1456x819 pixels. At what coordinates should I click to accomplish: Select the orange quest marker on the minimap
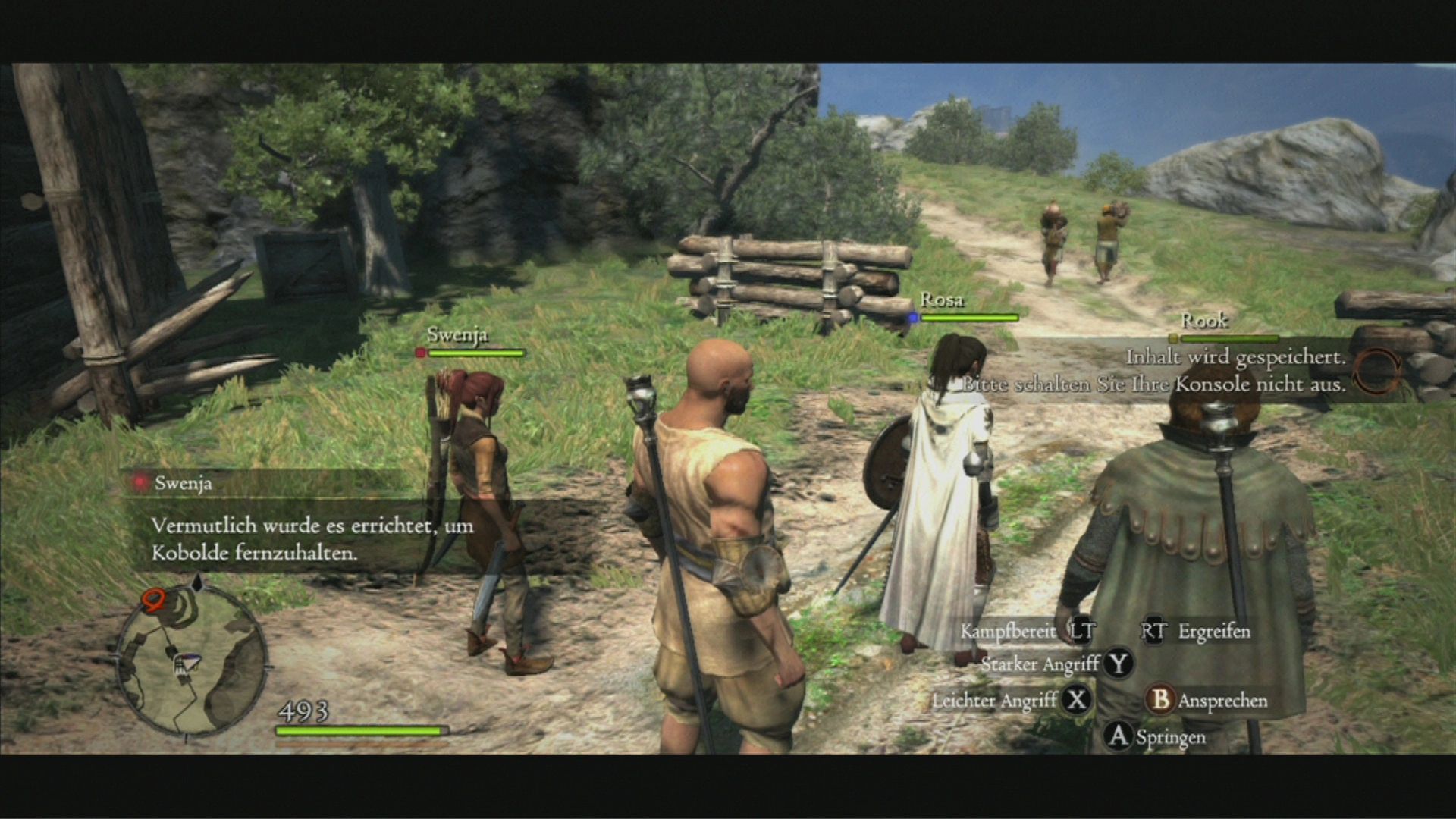pos(153,601)
